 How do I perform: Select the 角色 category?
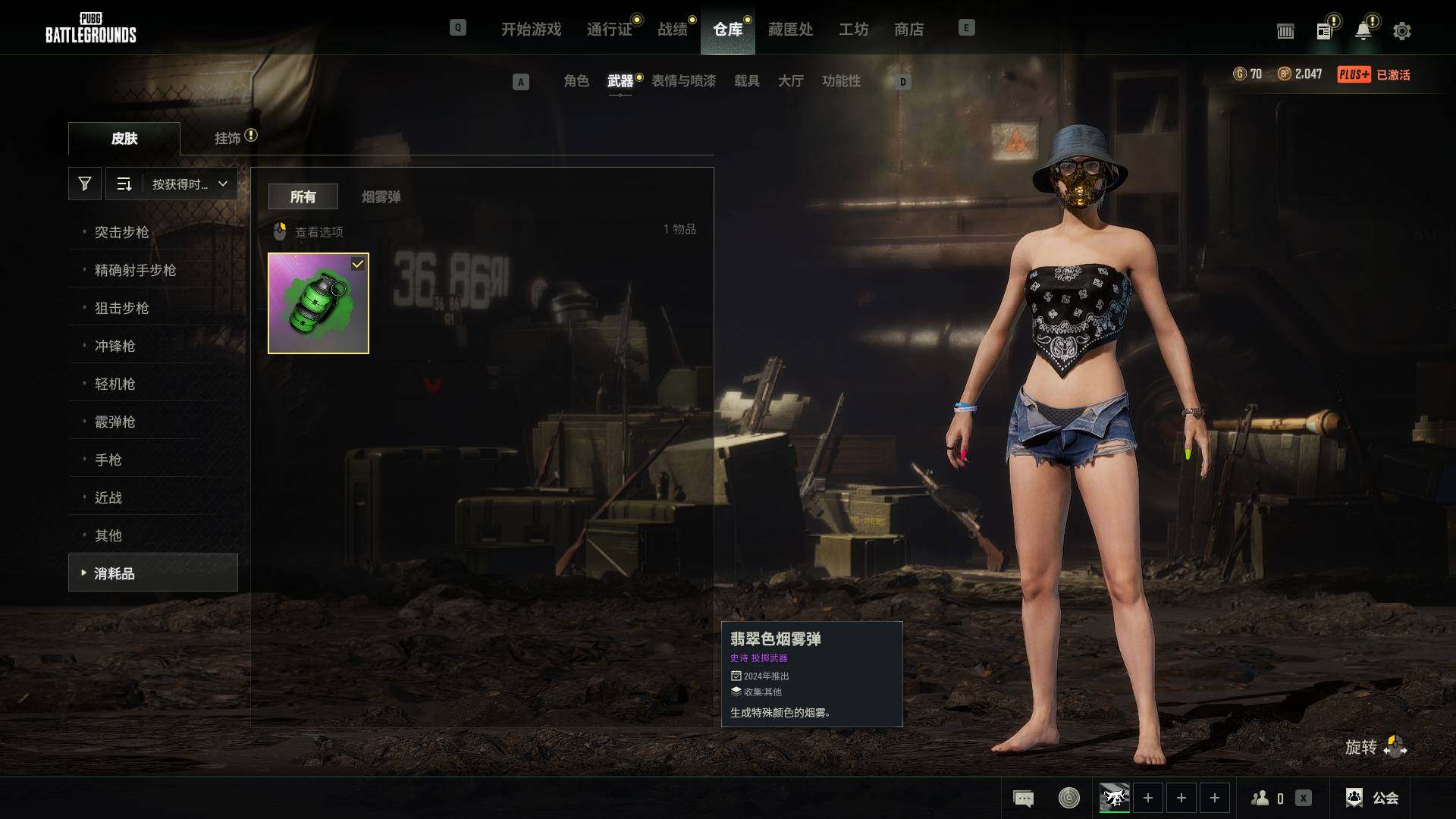tap(576, 81)
